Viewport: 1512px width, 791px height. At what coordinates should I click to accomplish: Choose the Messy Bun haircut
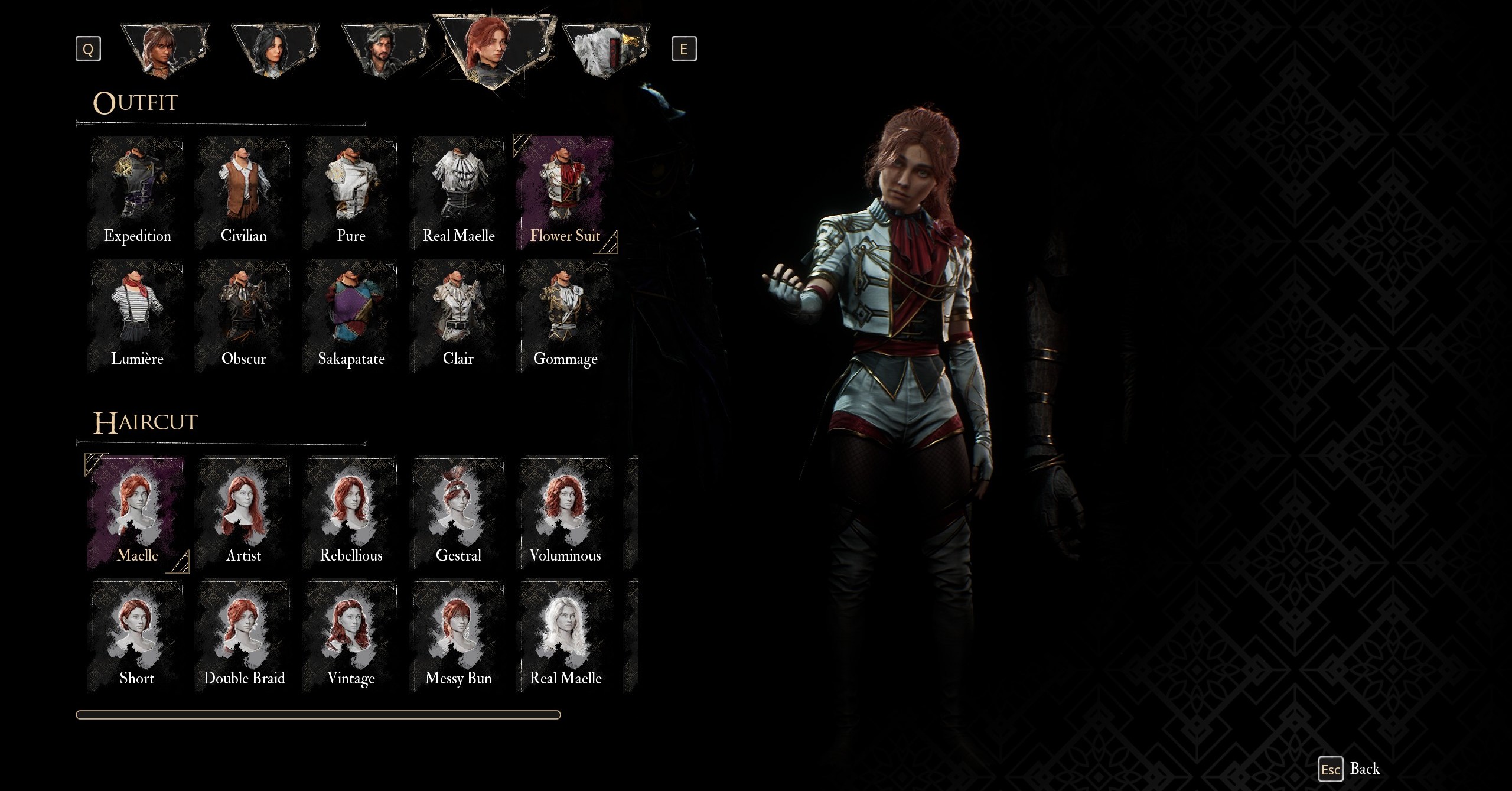click(458, 636)
